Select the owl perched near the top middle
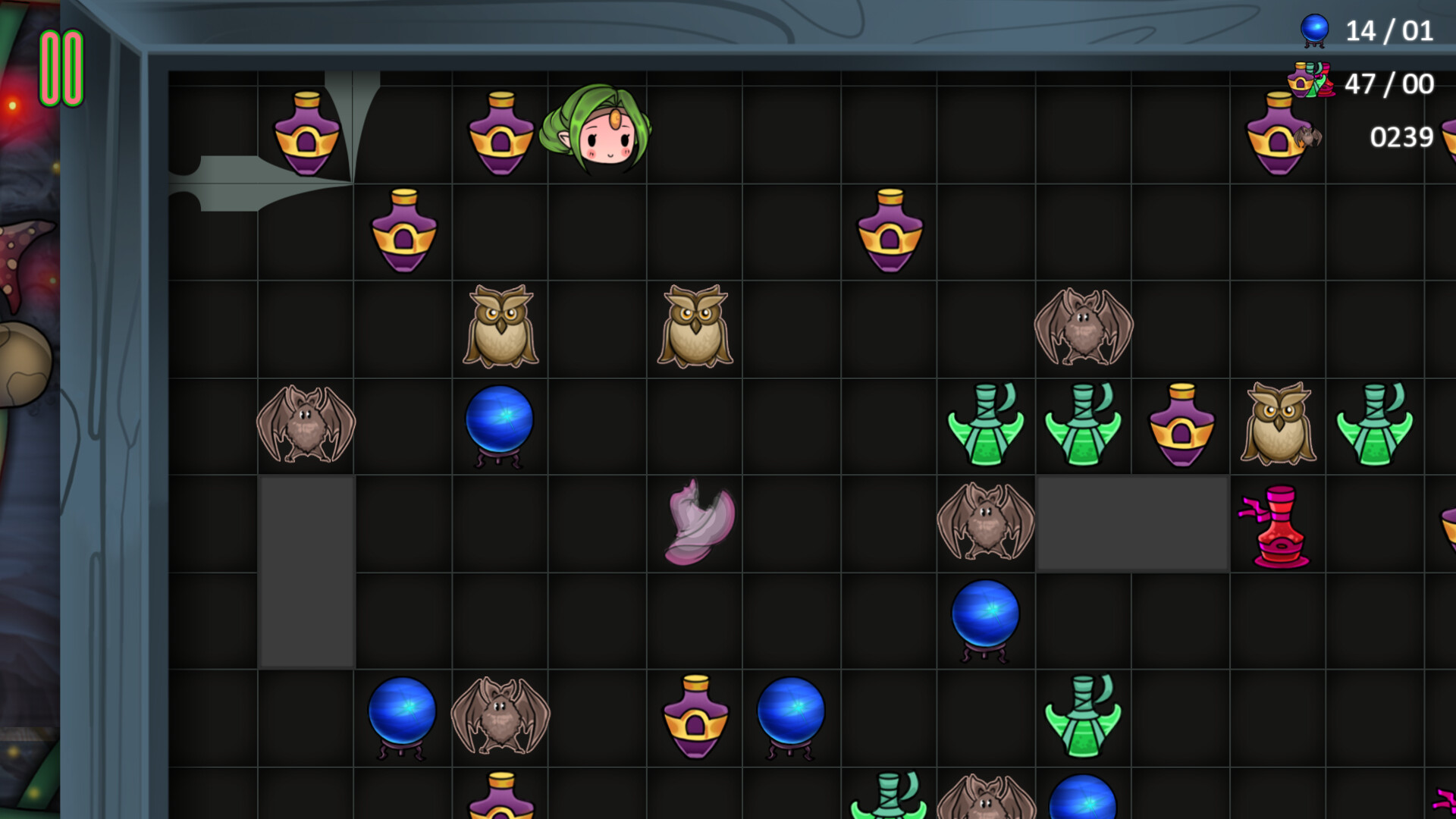 [500, 326]
